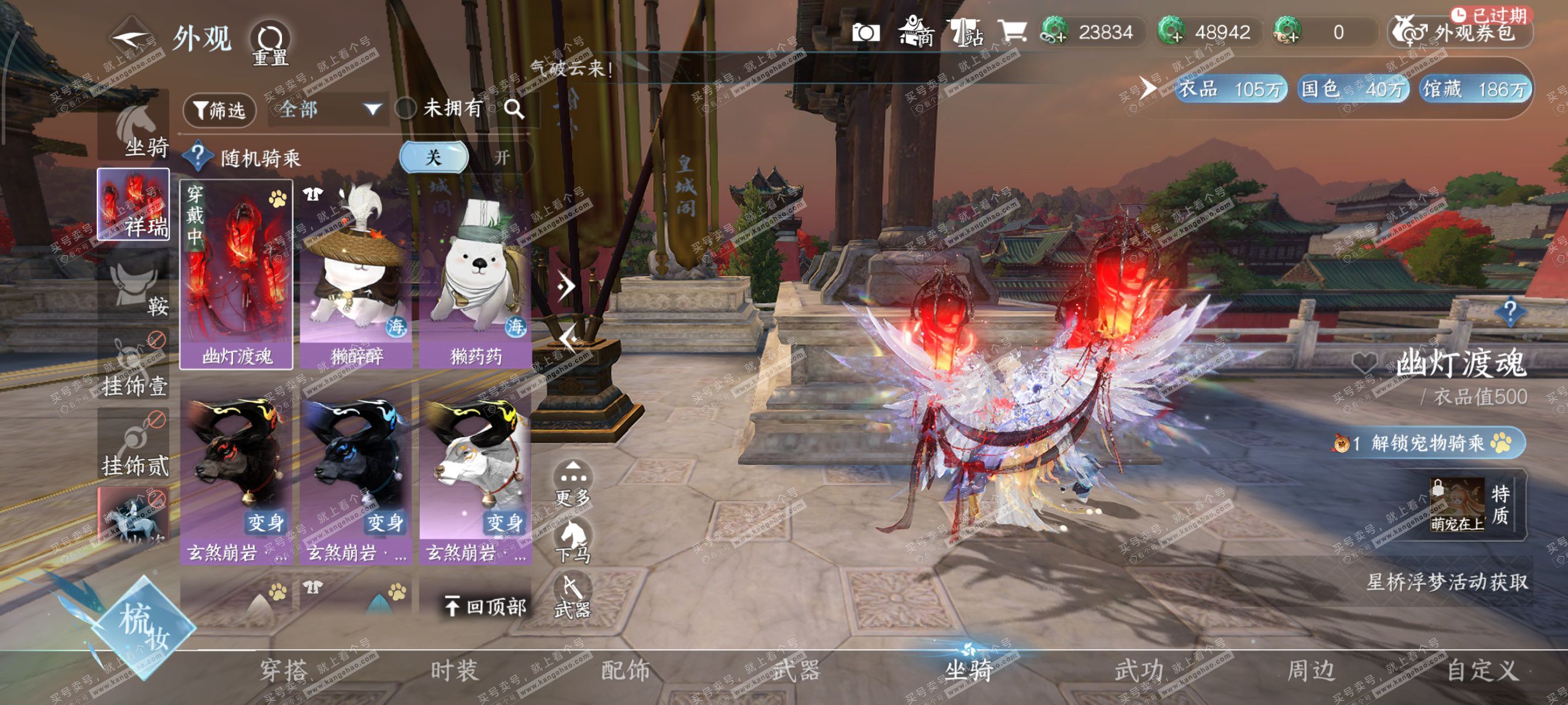Switch to the 时装 bottom tab
1568x705 pixels.
click(454, 671)
